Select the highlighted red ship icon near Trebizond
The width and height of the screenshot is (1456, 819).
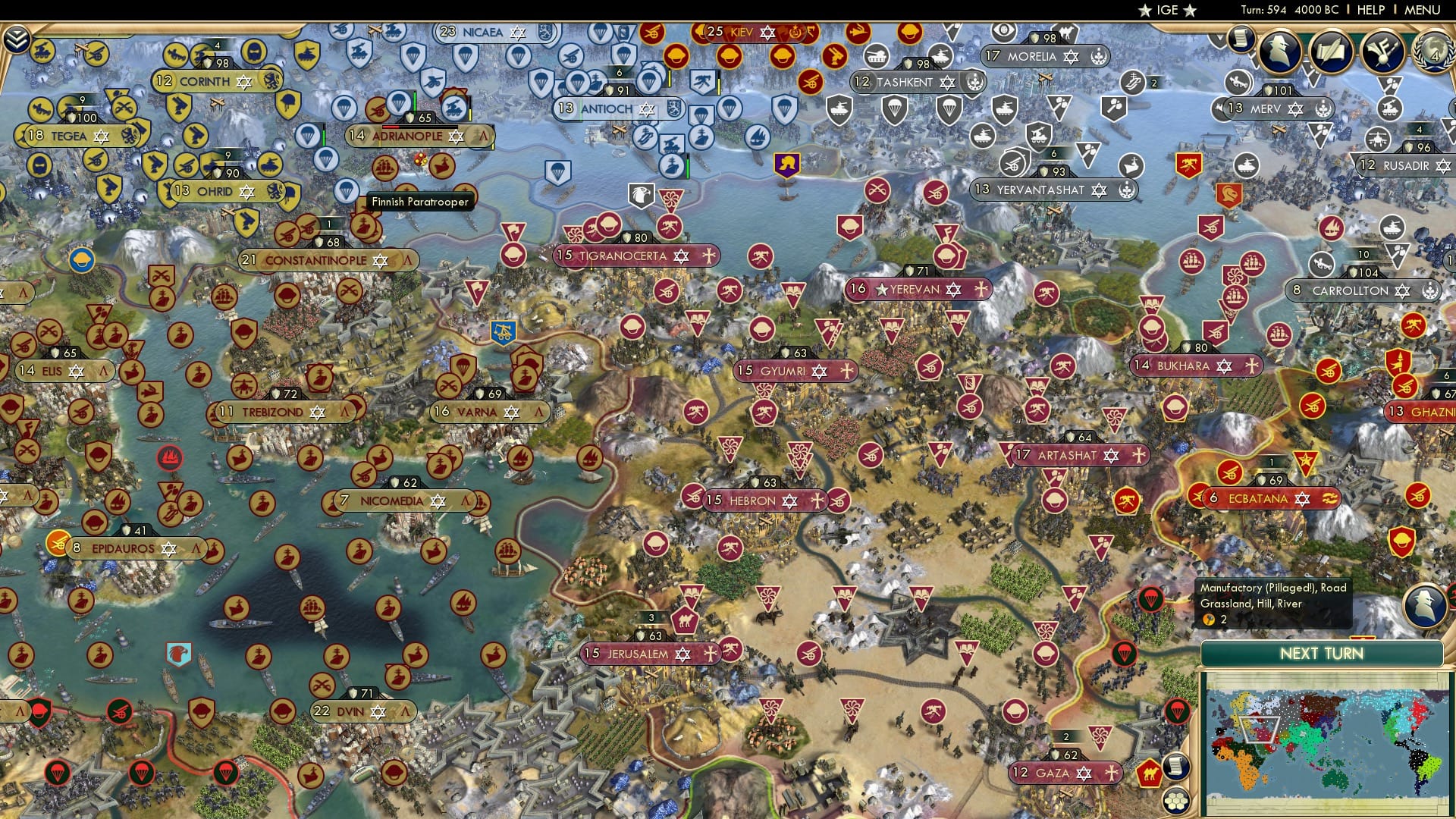point(170,458)
